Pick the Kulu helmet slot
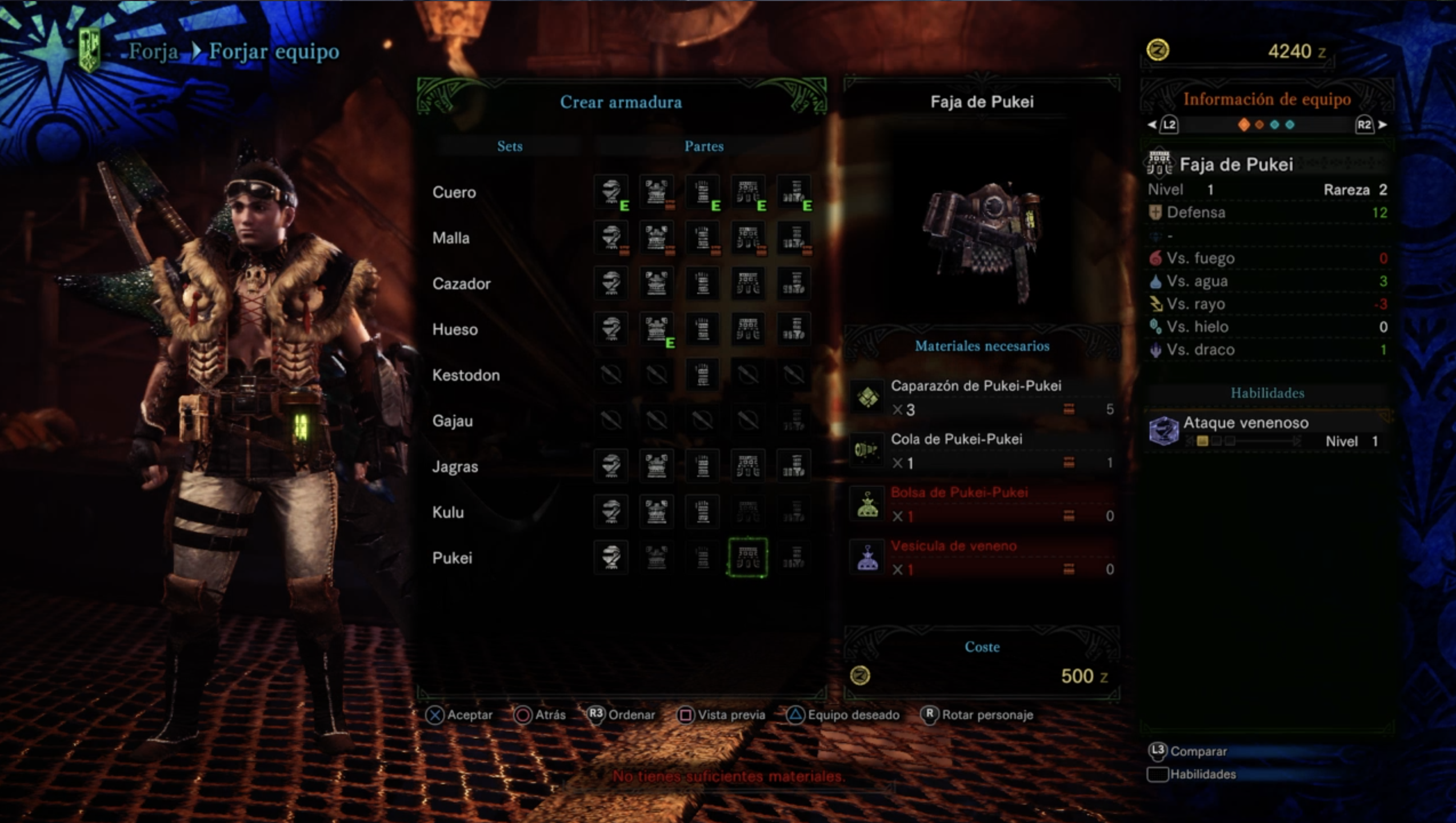This screenshot has height=823, width=1456. click(x=611, y=512)
